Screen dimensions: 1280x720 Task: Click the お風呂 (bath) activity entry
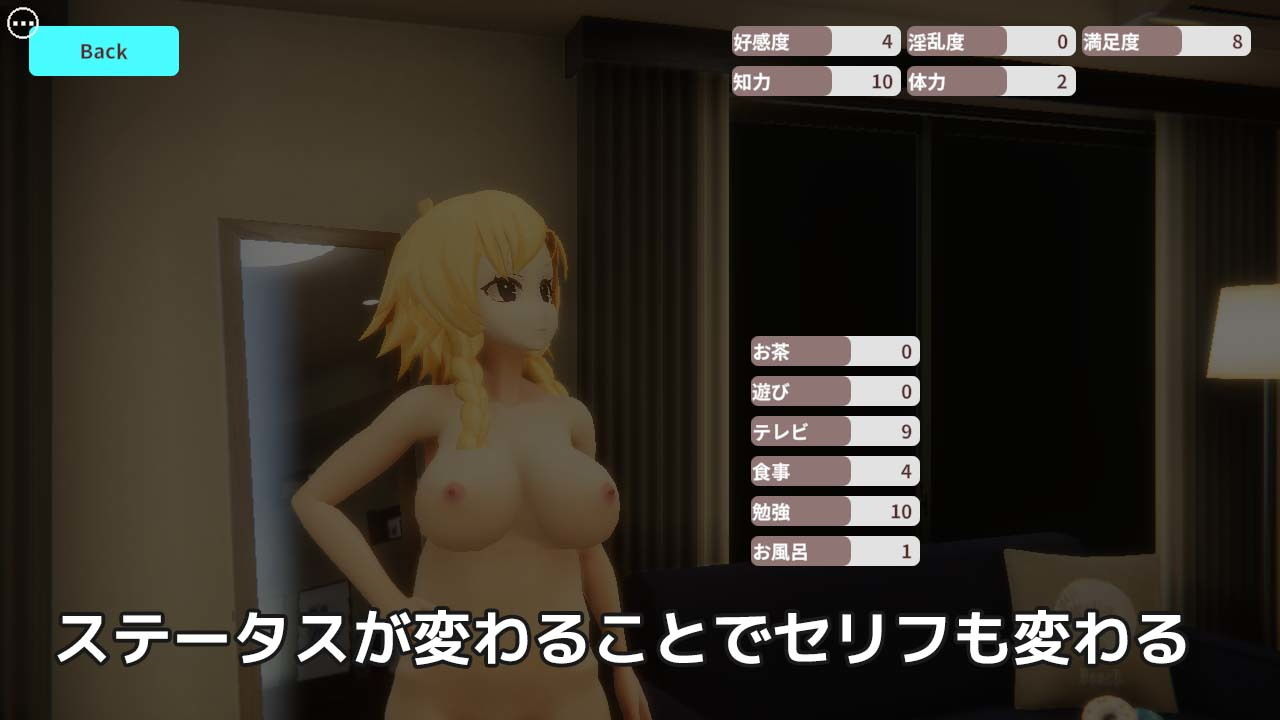click(835, 551)
